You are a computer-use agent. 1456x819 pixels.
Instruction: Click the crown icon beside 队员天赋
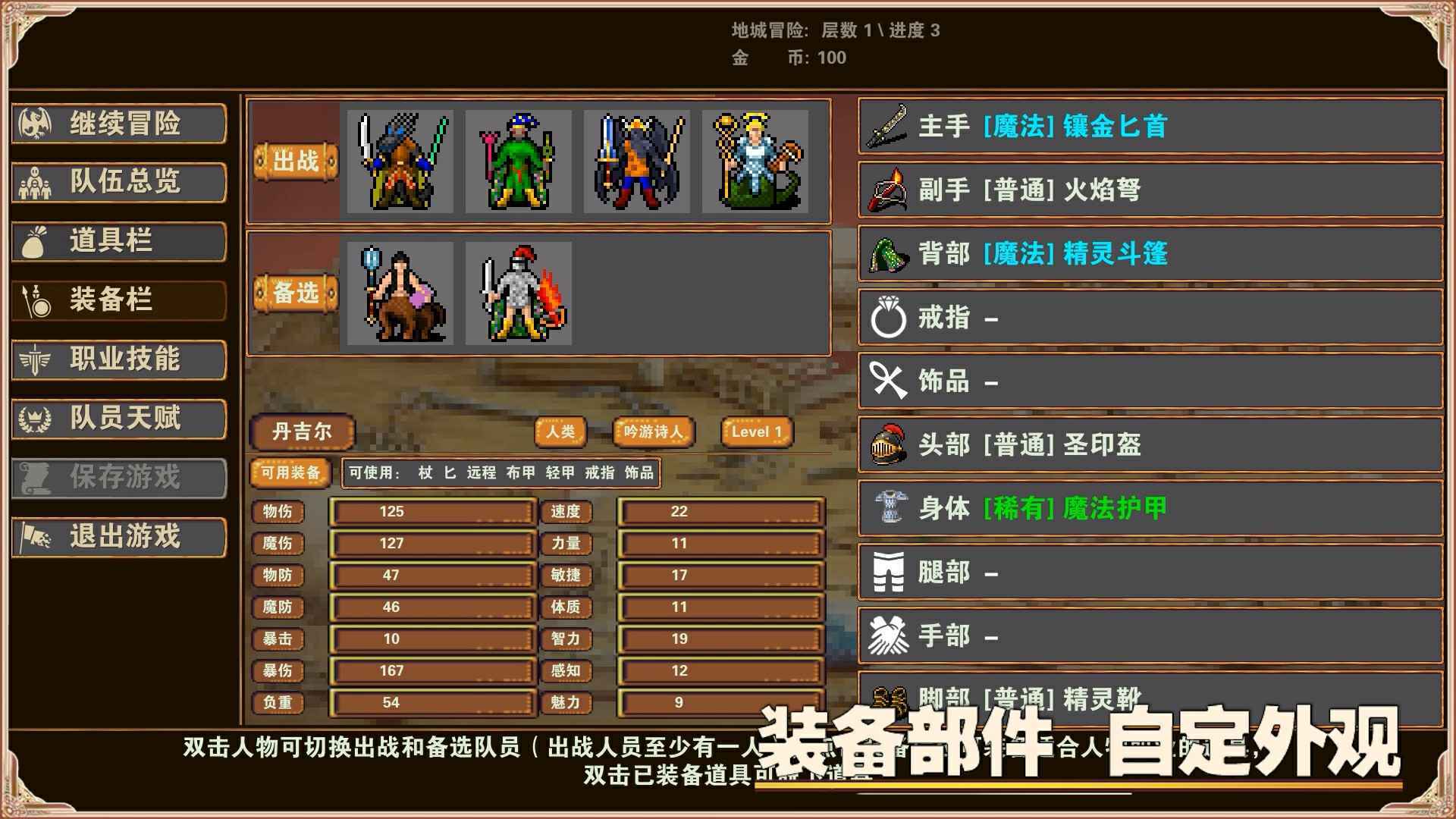pyautogui.click(x=36, y=419)
